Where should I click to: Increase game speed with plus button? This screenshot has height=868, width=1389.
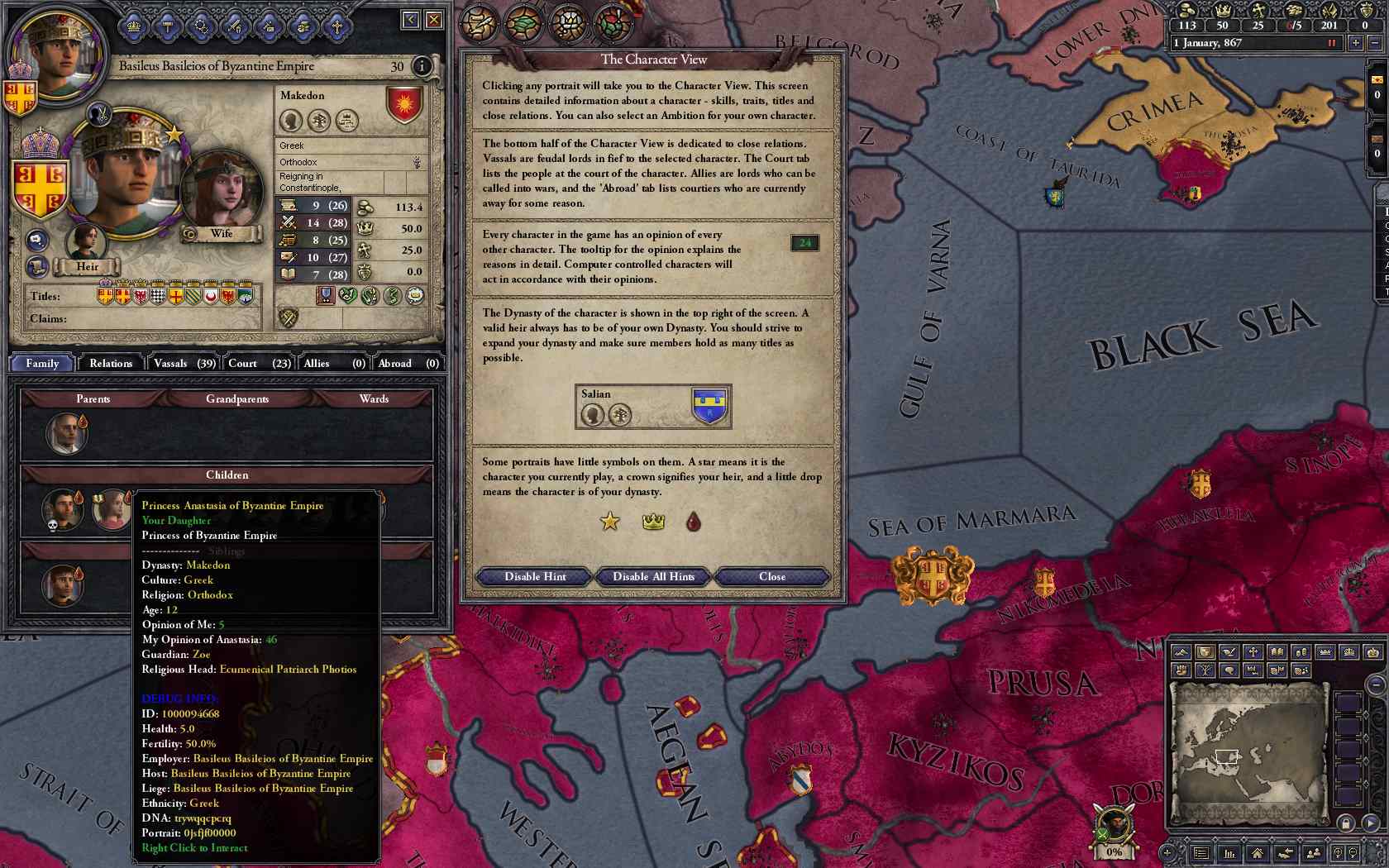[1355, 43]
